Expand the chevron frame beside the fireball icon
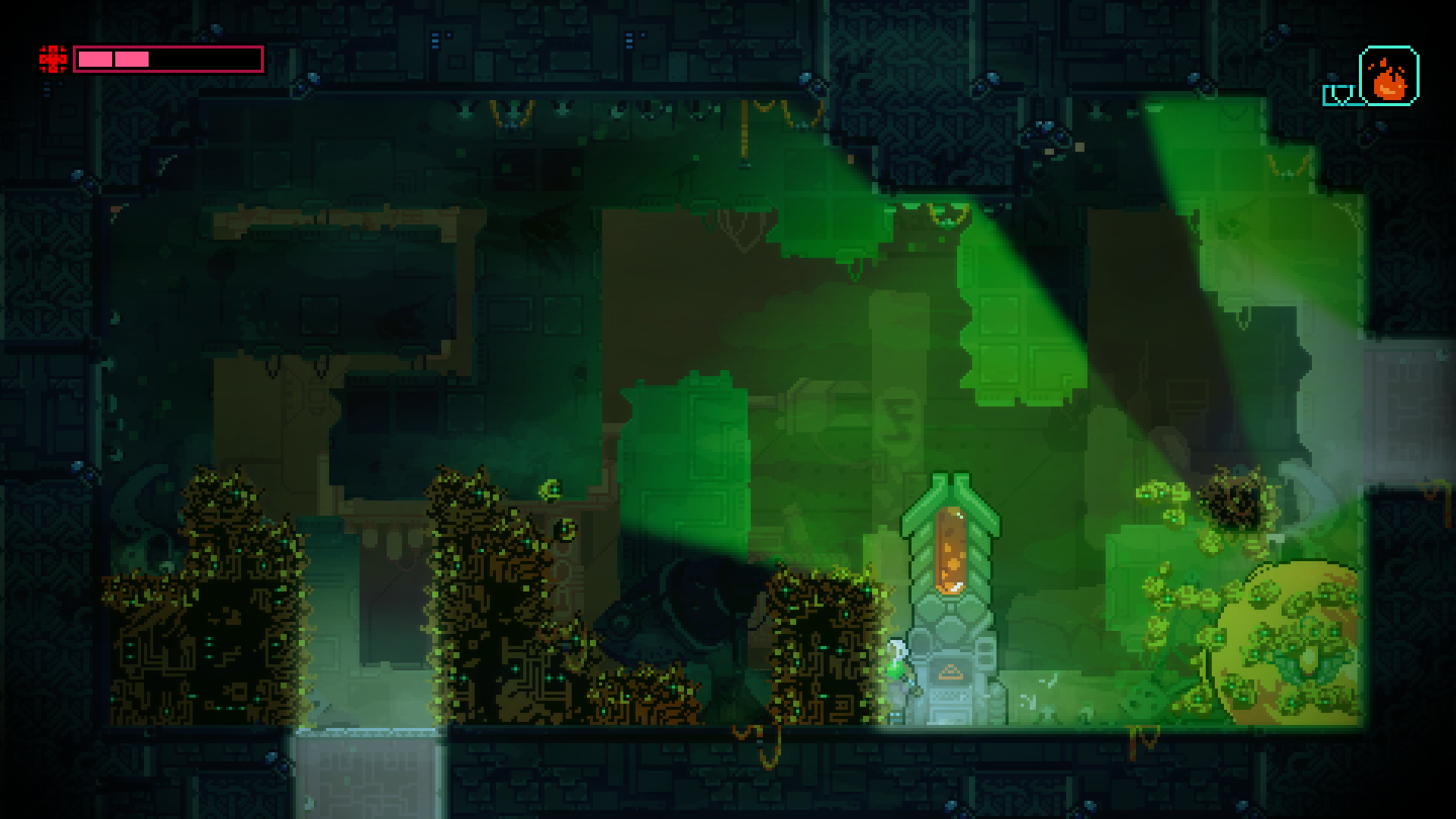Screen dimensions: 1456x819 point(1339,95)
